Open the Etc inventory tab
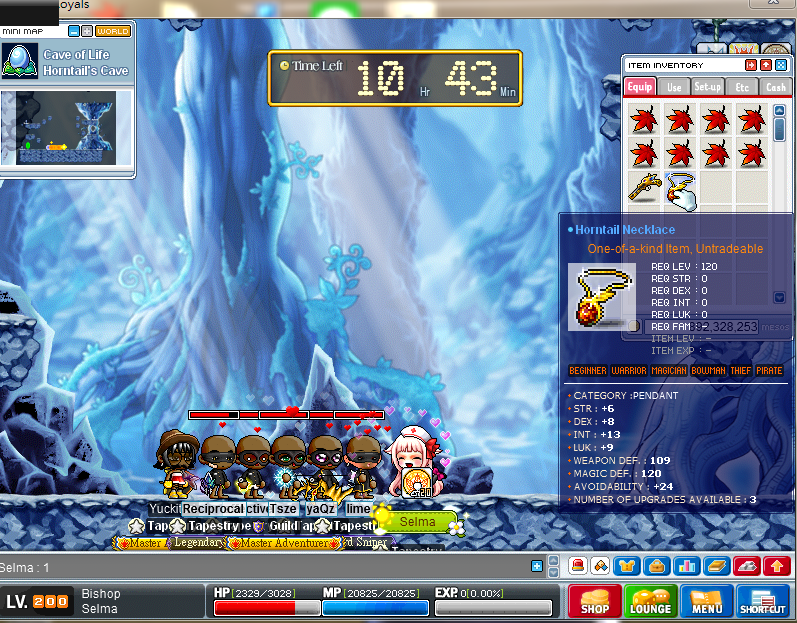Image resolution: width=797 pixels, height=623 pixels. [742, 87]
